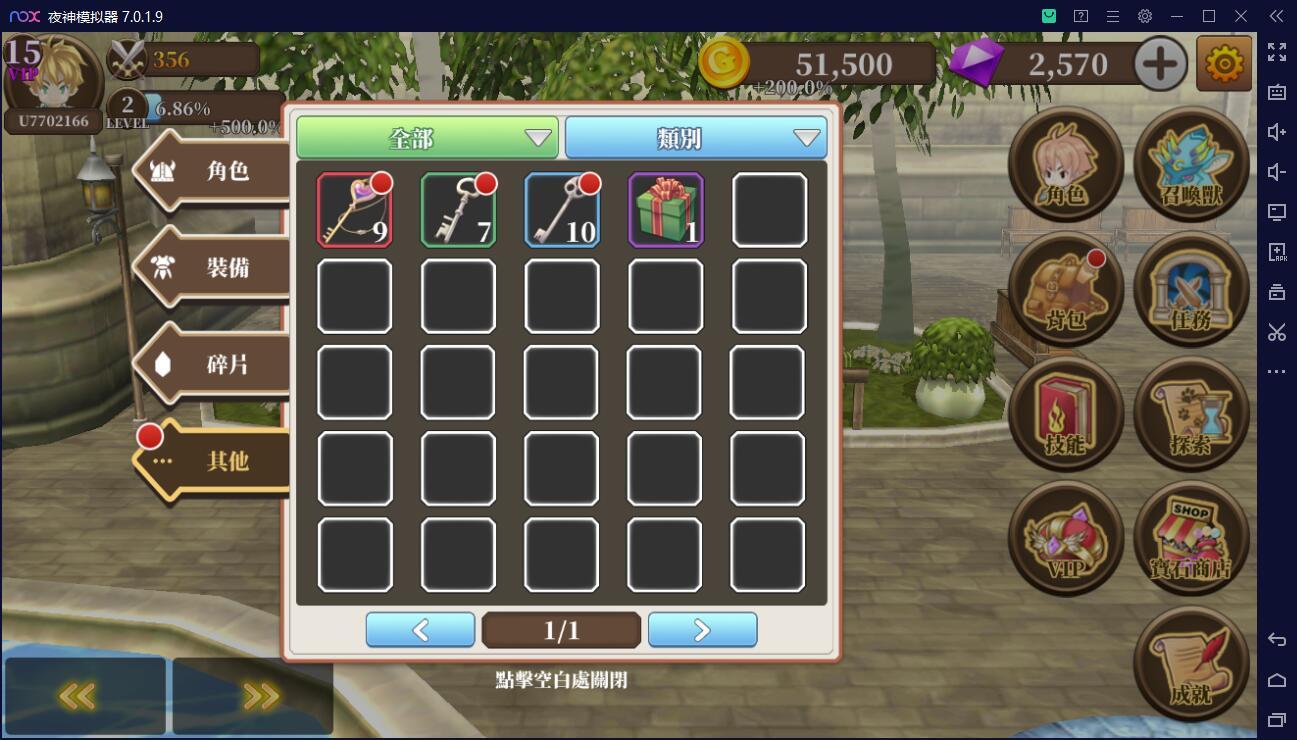
Task: Expand the 全部 filter dropdown
Action: pos(426,138)
